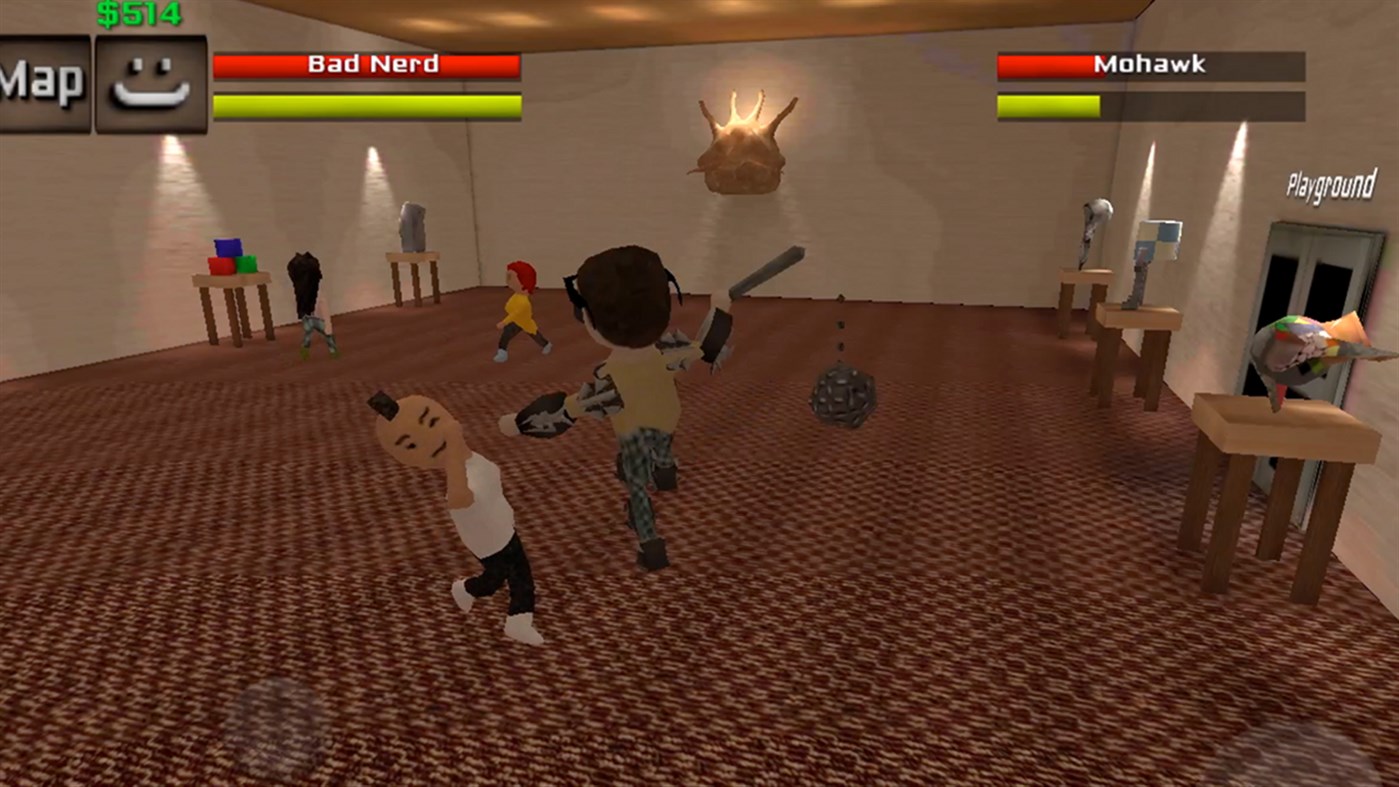Tap the virtual joystick in bottom-left corner
The width and height of the screenshot is (1399, 787).
tap(277, 720)
